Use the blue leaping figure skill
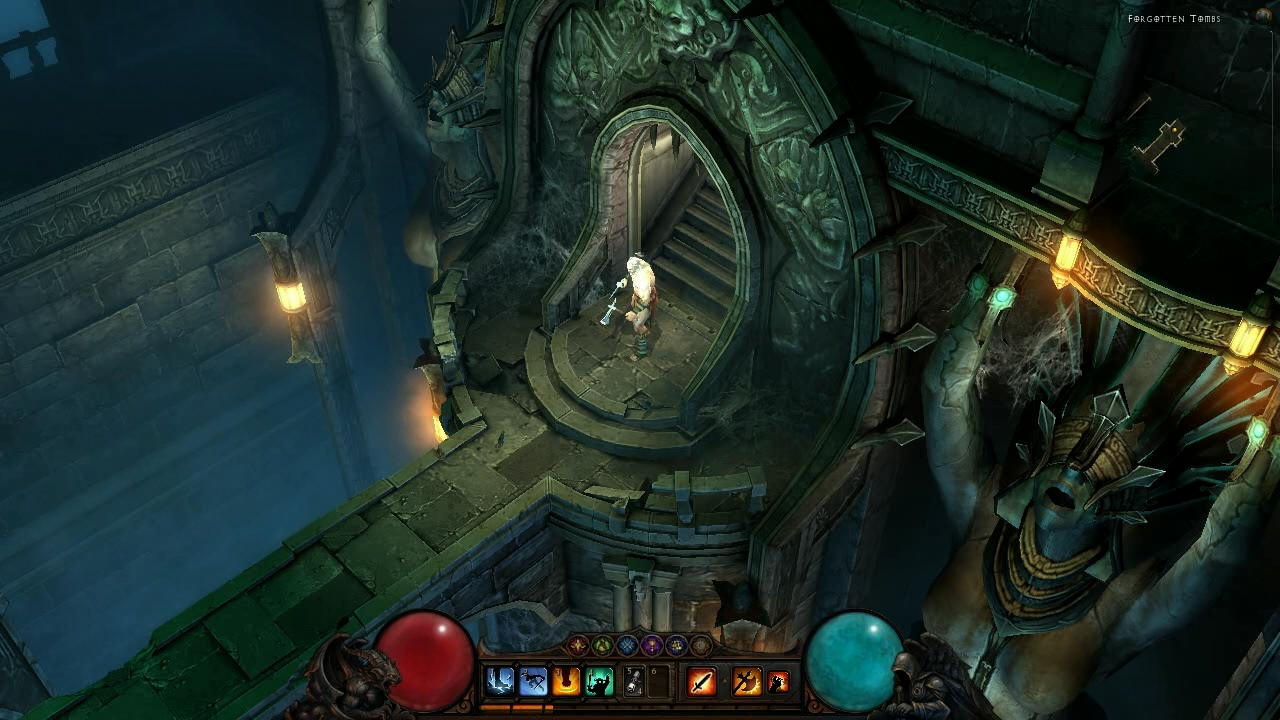The width and height of the screenshot is (1280, 720). coord(533,682)
